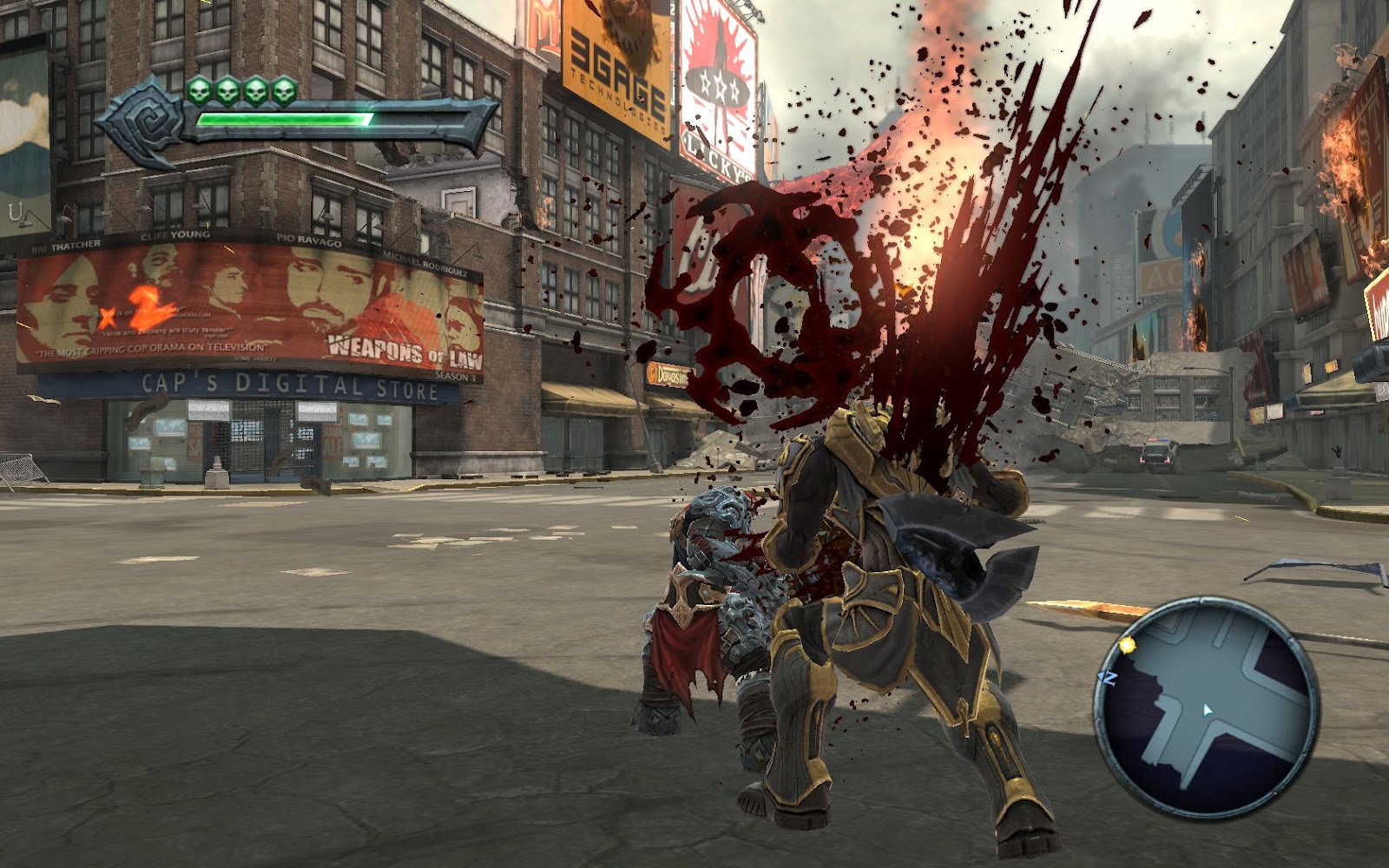Screen dimensions: 1389x868
Task: Select the yellow objective marker on minimap
Action: coord(1128,645)
